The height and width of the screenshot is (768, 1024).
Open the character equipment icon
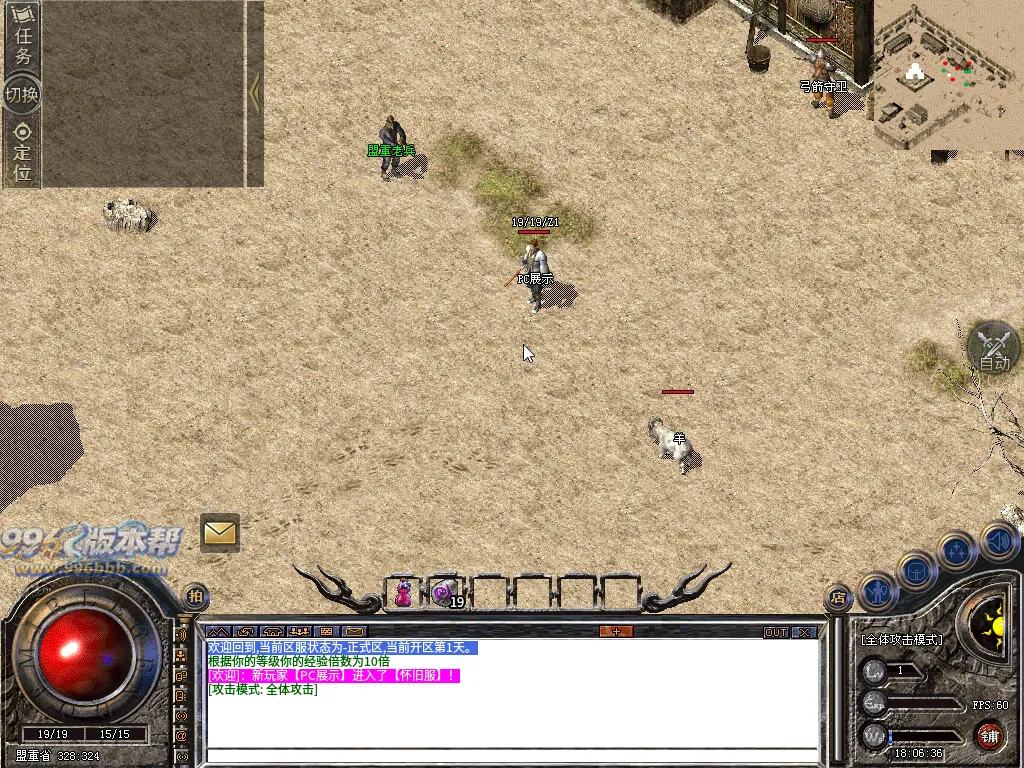(x=878, y=591)
